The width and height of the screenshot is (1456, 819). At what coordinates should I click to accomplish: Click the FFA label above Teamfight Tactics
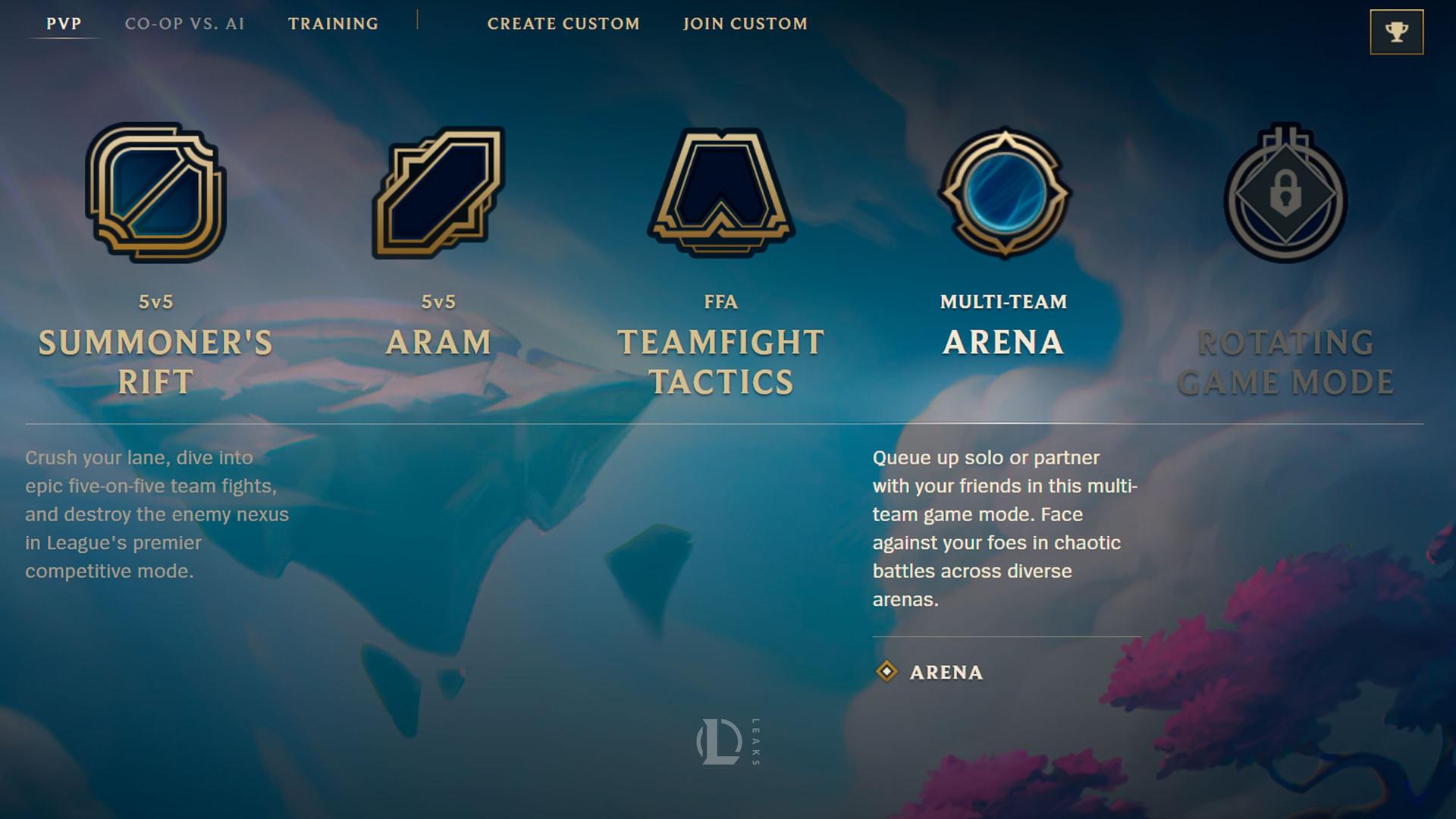(x=720, y=300)
